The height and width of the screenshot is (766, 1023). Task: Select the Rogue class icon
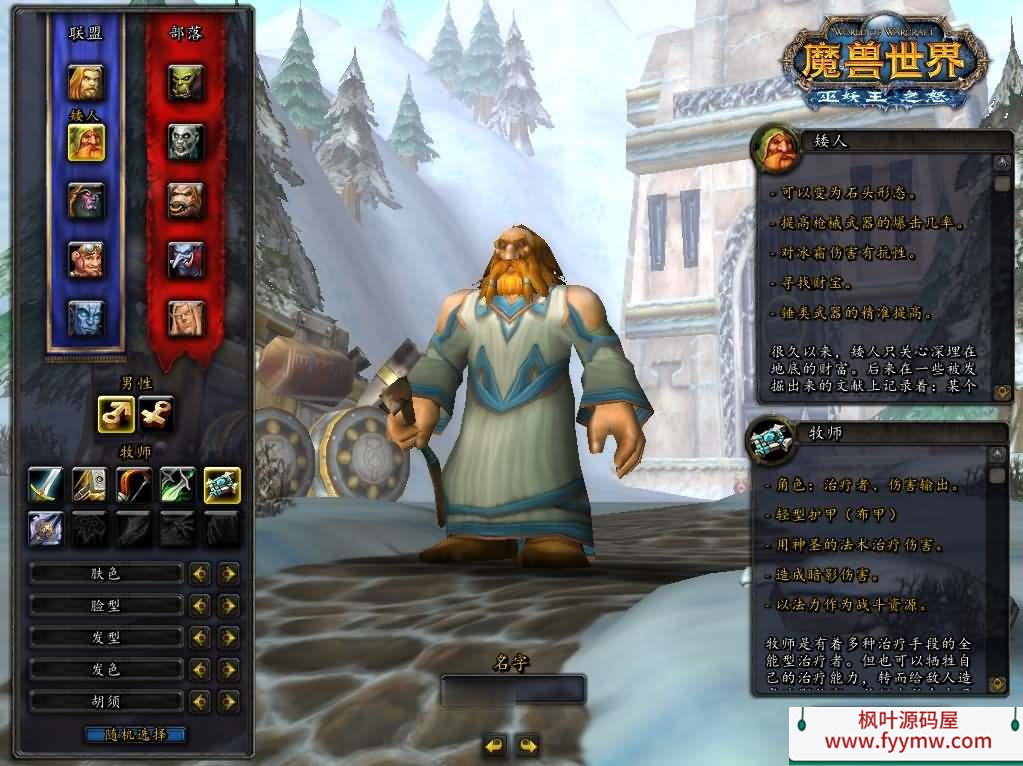point(177,485)
